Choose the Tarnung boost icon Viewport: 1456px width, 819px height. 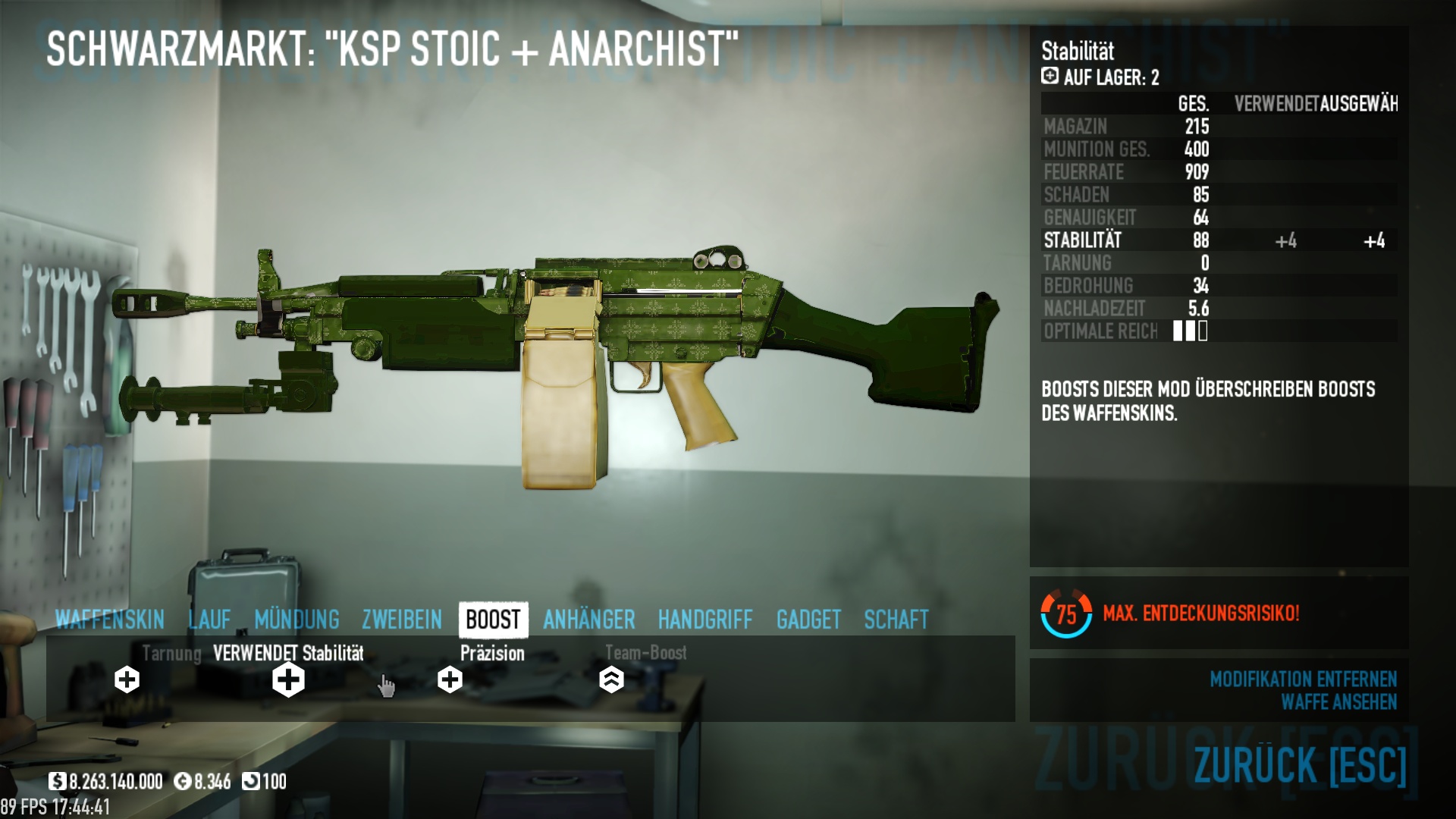[x=127, y=679]
